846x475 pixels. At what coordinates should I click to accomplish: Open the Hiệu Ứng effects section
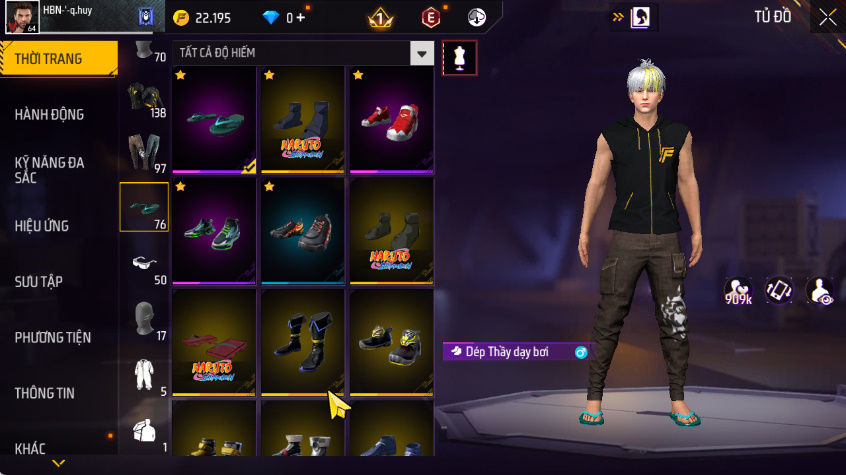(42, 226)
